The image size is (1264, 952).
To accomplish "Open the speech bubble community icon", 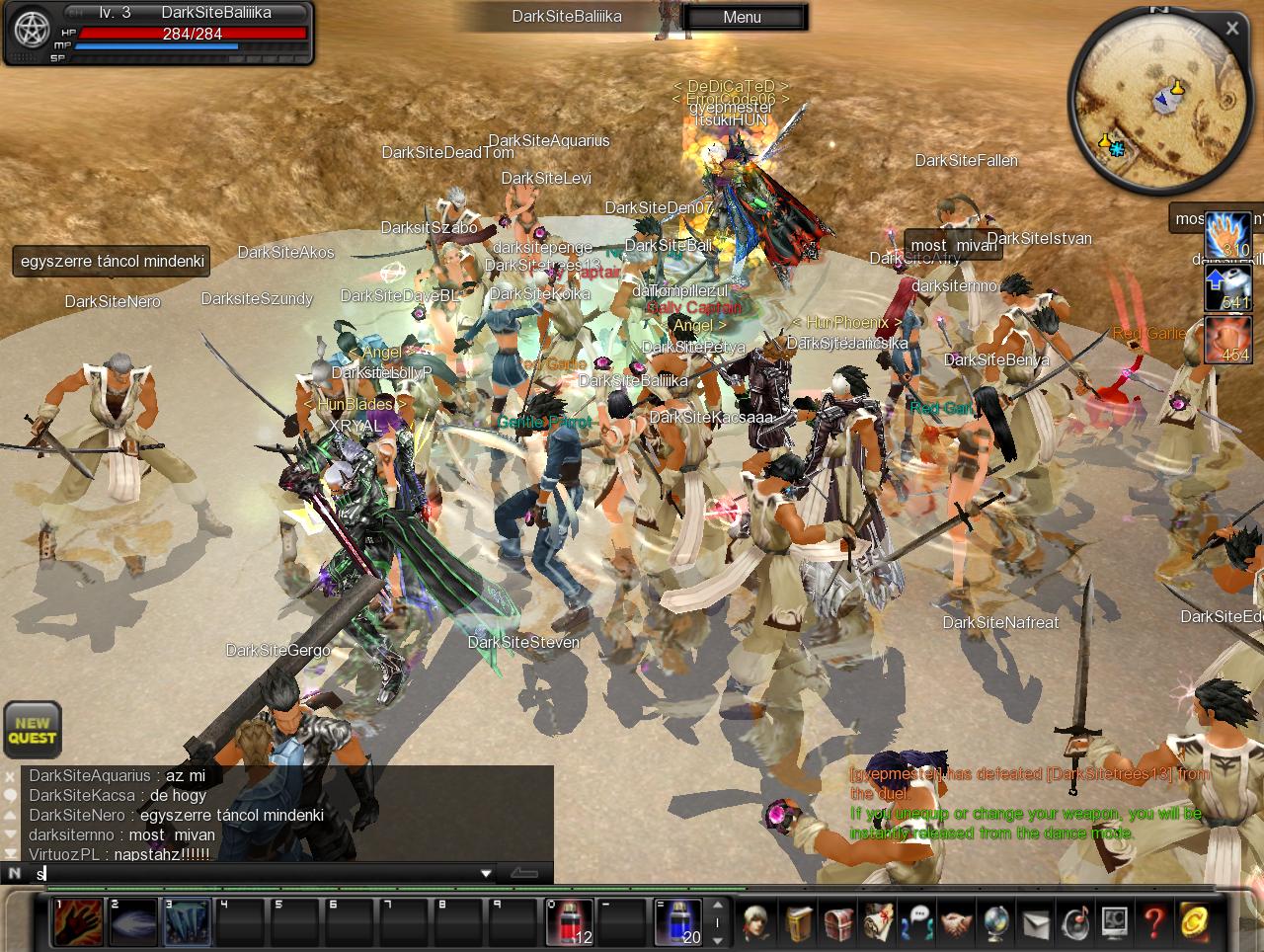I will 918,922.
